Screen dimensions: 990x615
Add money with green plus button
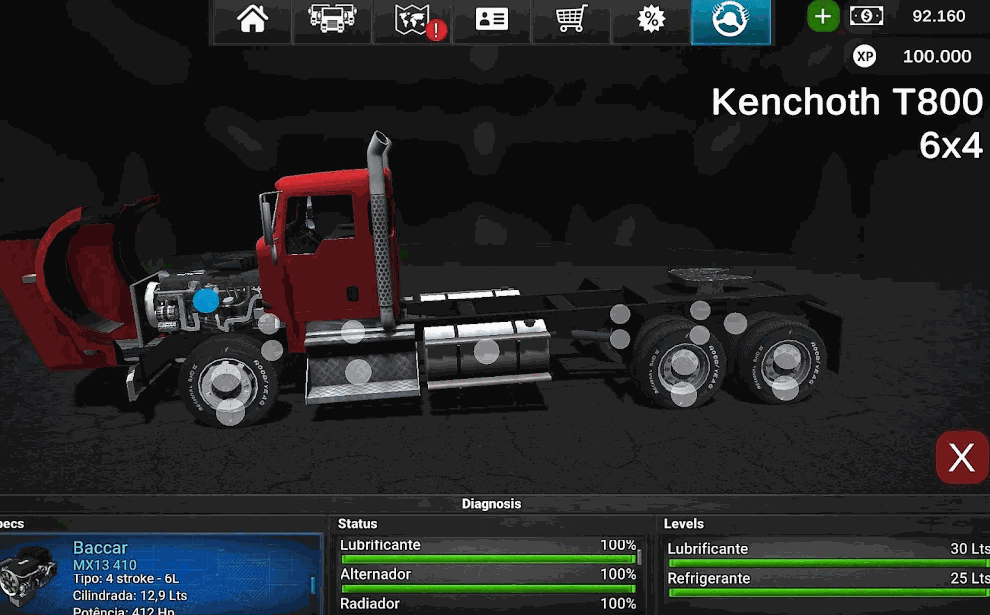[823, 16]
